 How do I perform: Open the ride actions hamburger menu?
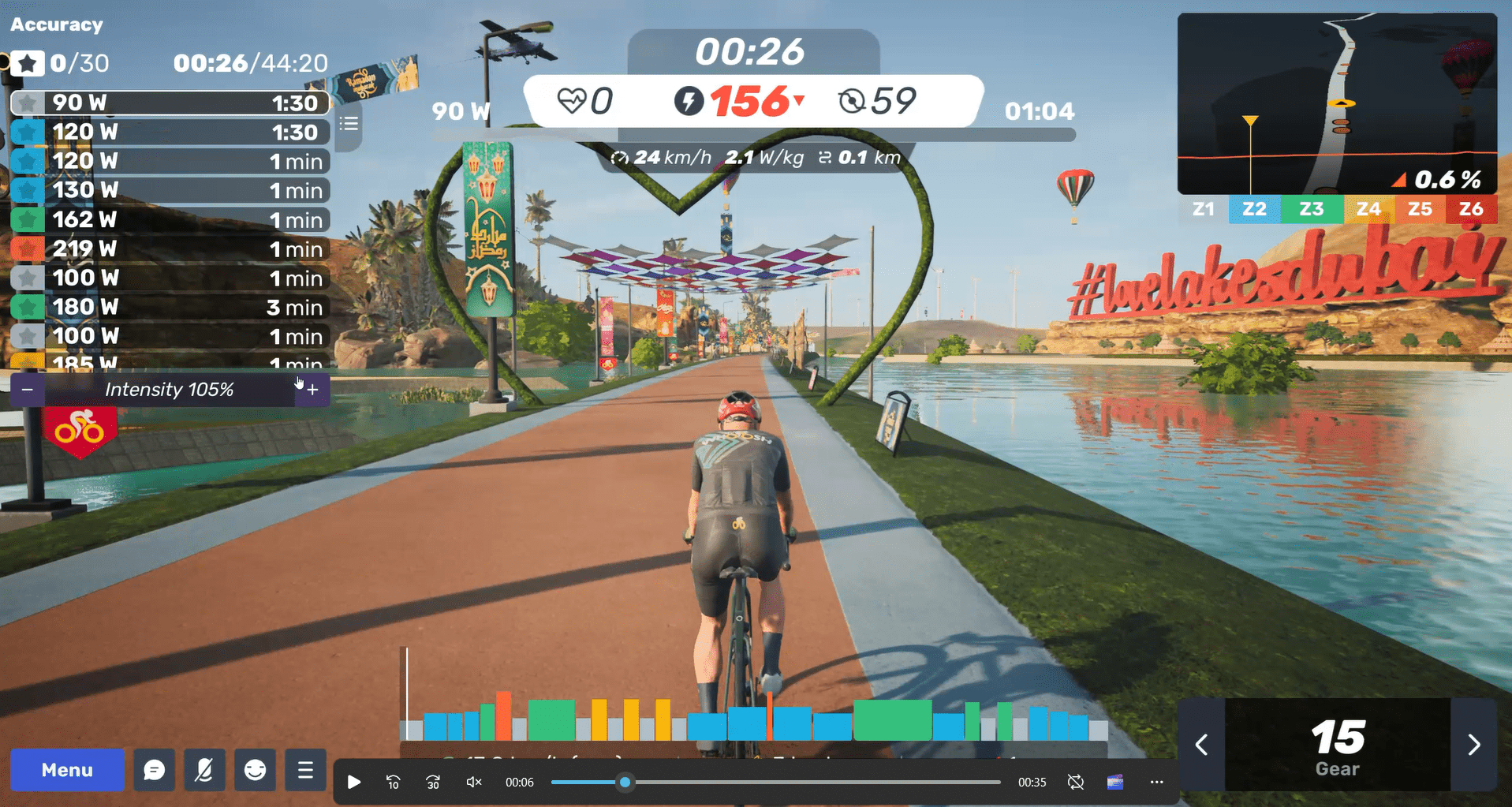(x=305, y=770)
